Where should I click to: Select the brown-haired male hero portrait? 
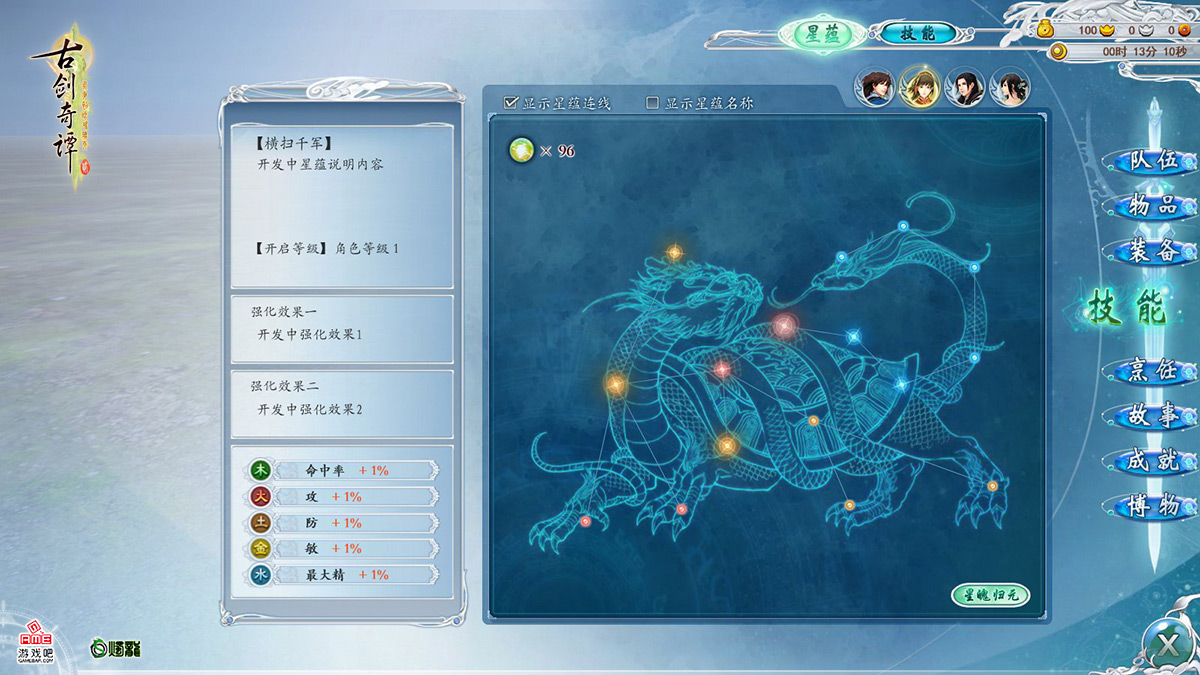pos(874,87)
